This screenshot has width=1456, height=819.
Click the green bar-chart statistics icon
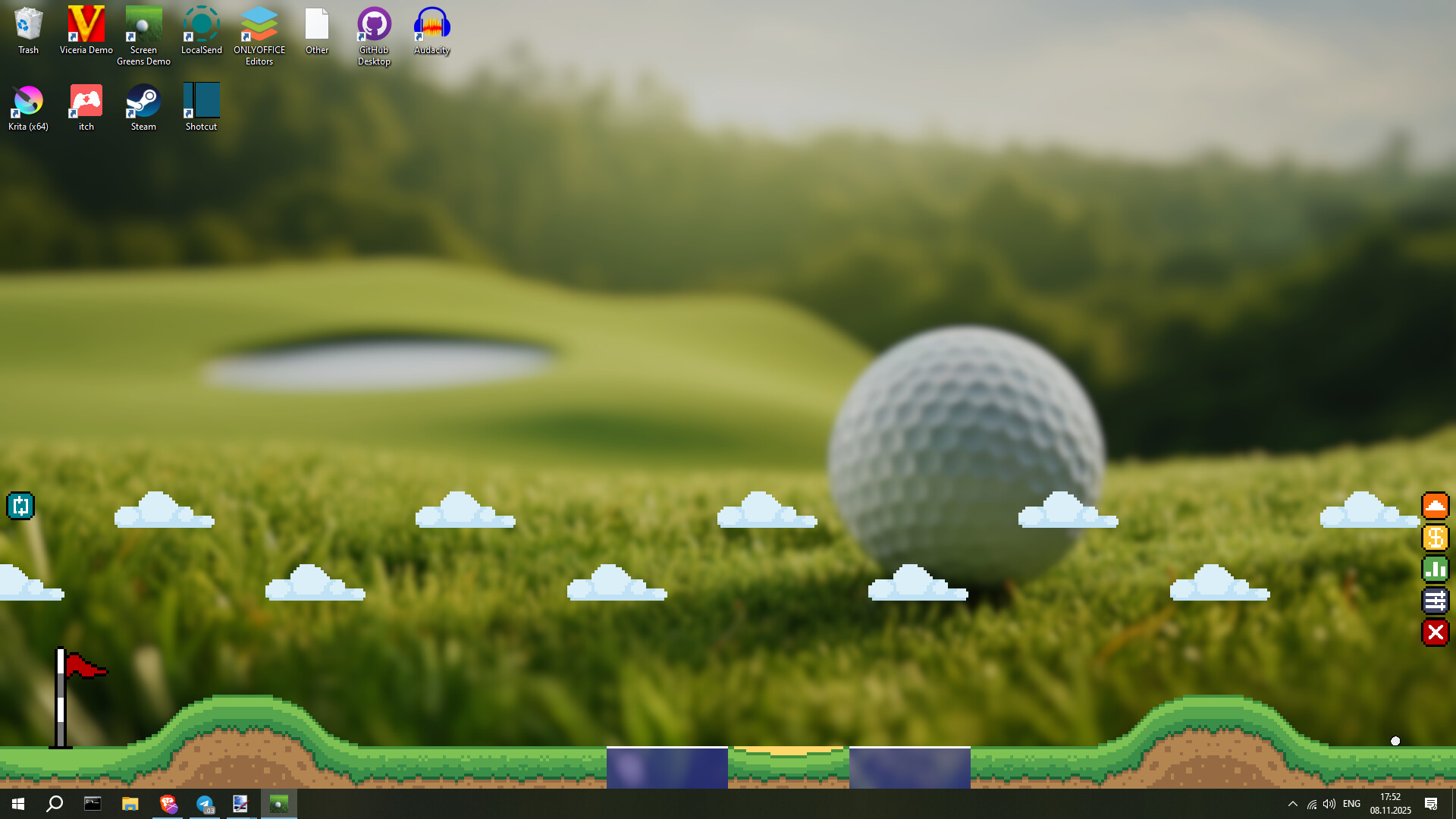click(x=1436, y=570)
